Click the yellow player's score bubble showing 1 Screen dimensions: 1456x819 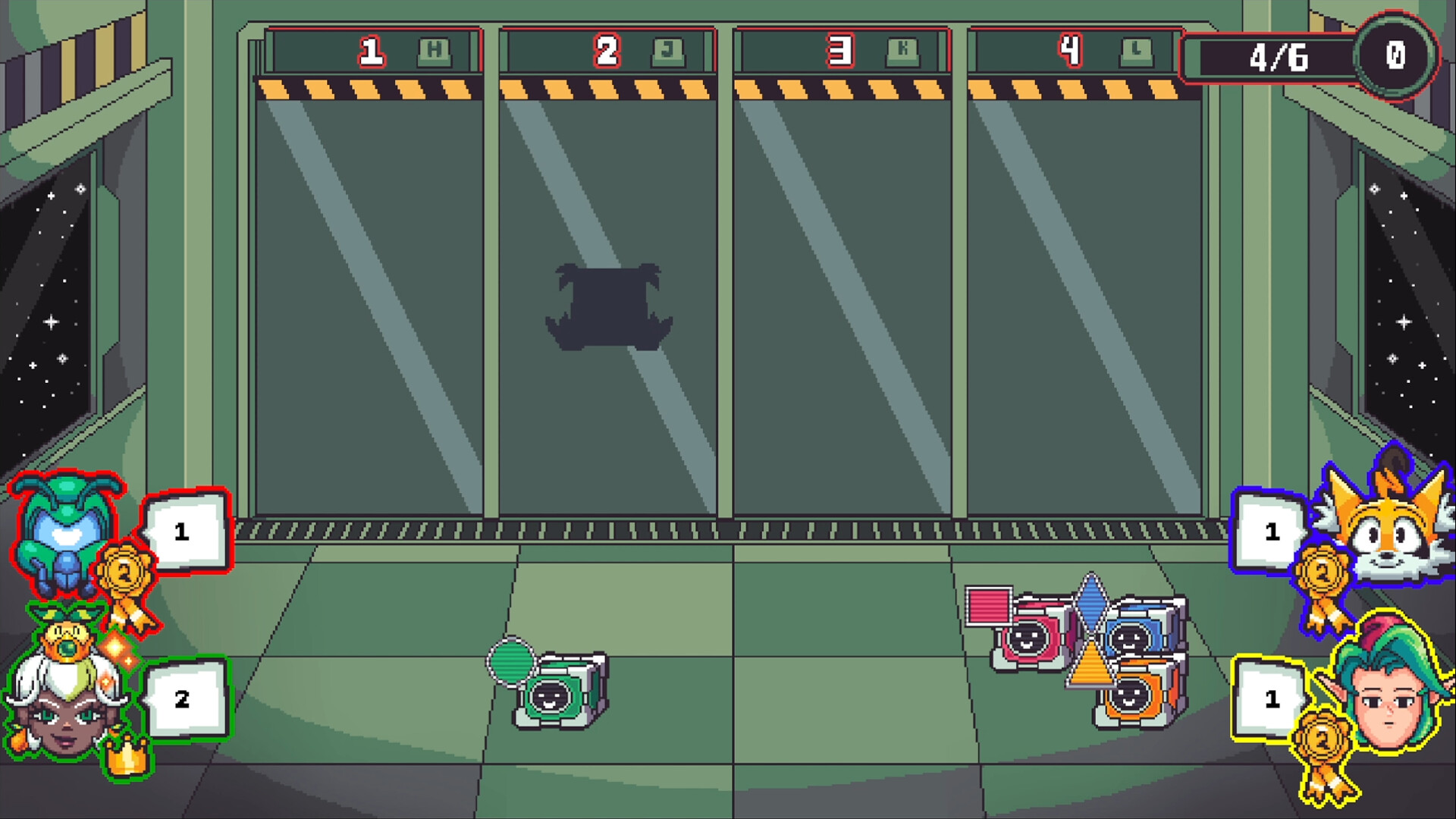click(1270, 698)
